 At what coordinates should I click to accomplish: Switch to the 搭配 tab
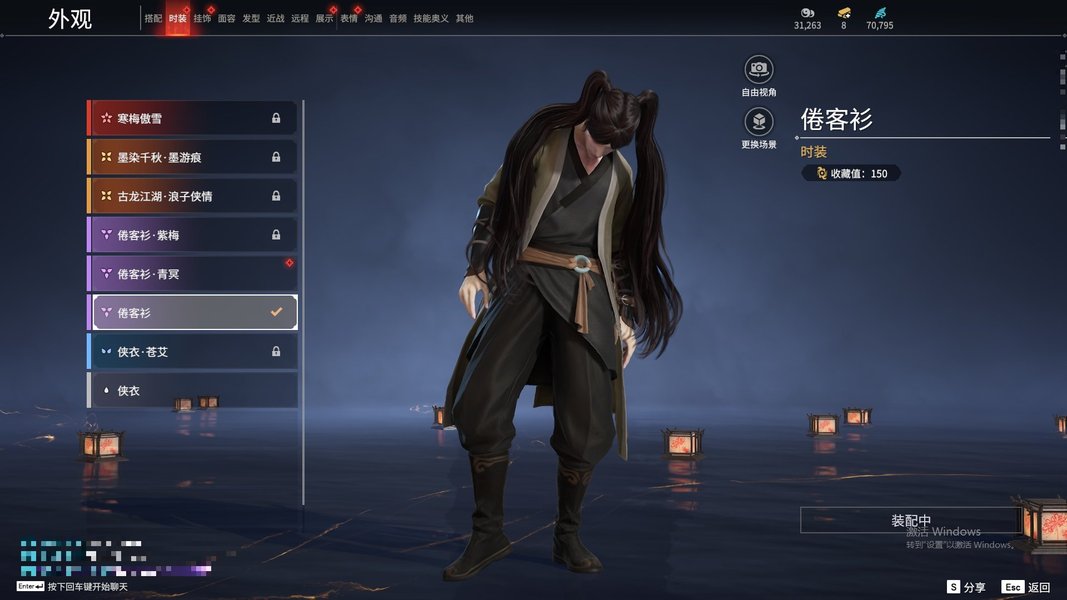click(x=153, y=19)
